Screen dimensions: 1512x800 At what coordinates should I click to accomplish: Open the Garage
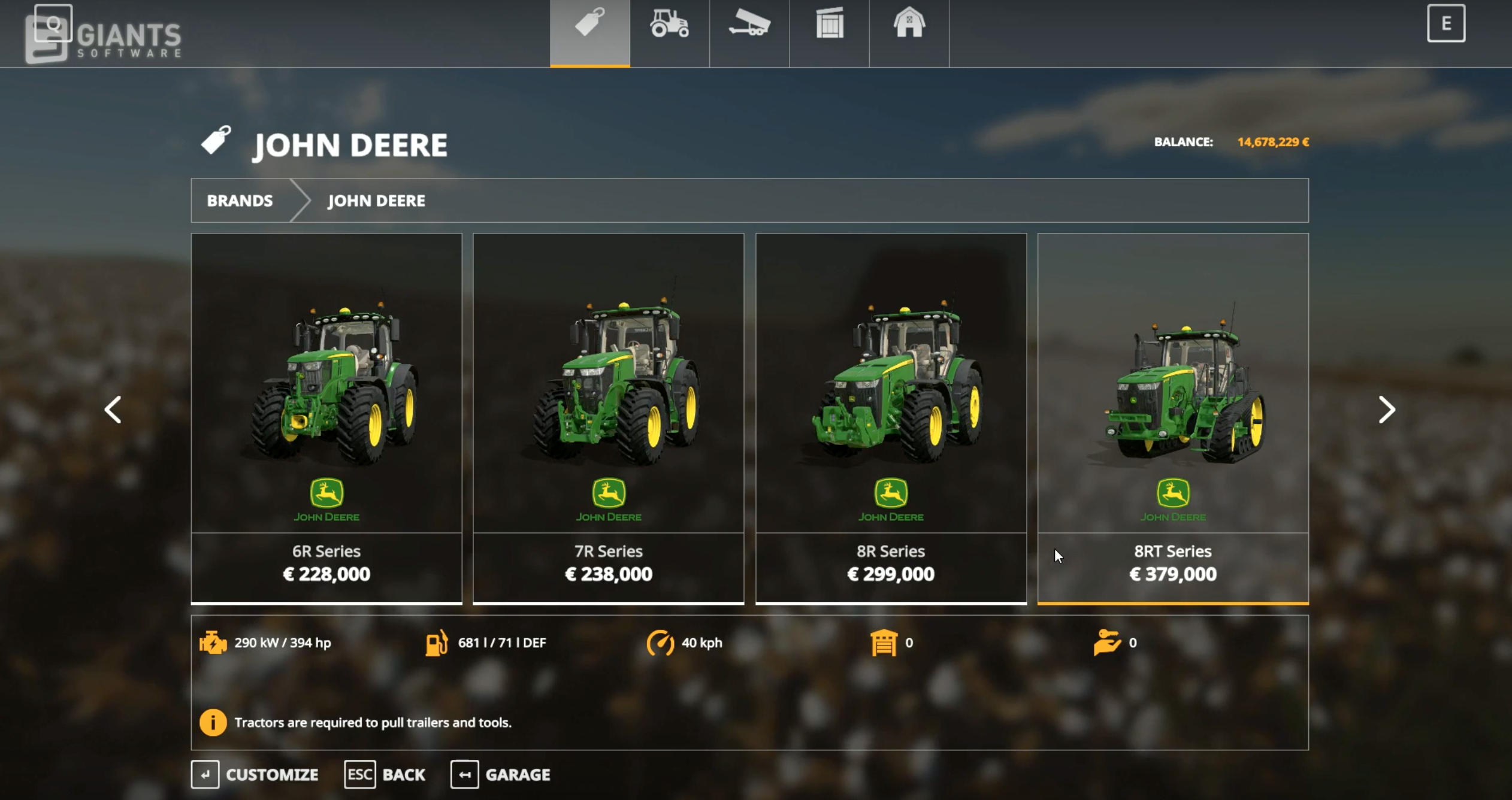[x=501, y=774]
